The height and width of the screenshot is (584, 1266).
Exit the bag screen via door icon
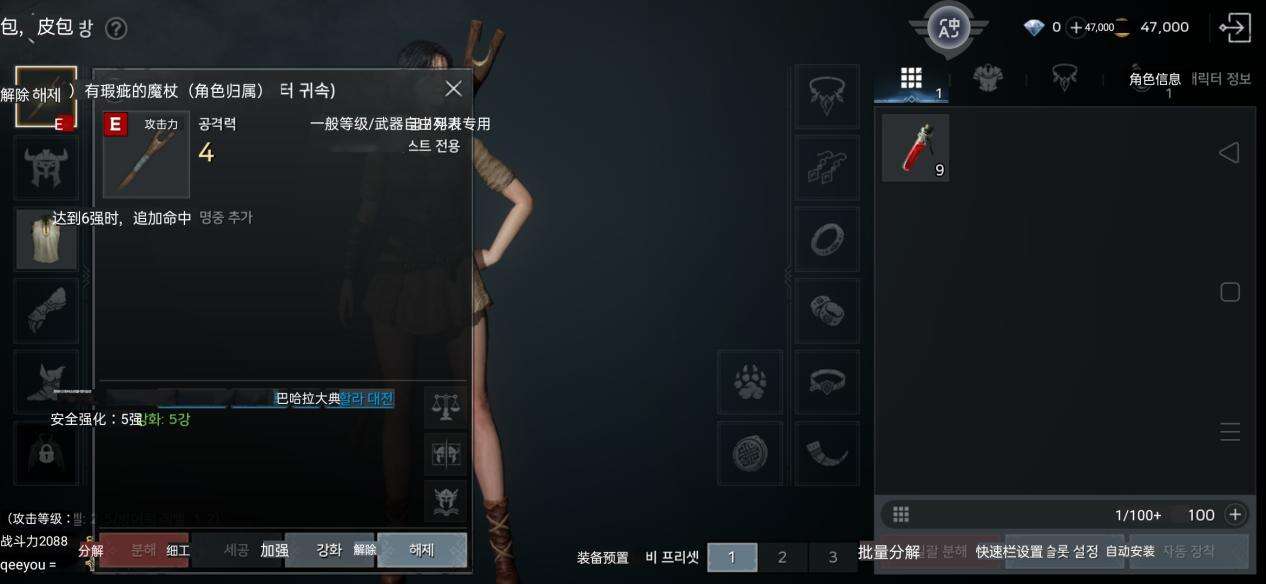pos(1236,27)
